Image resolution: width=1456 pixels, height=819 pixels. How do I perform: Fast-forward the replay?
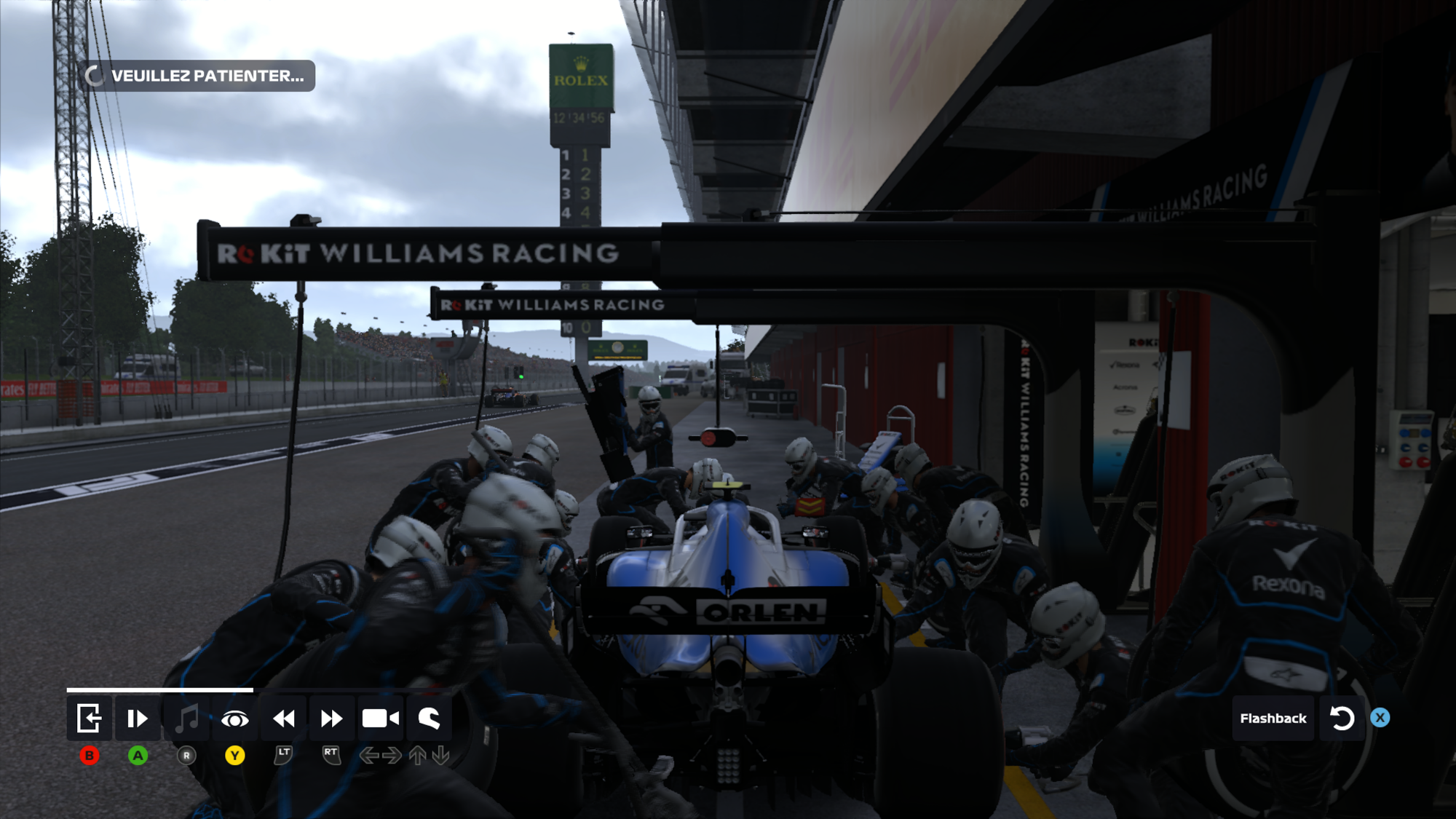[x=331, y=719]
